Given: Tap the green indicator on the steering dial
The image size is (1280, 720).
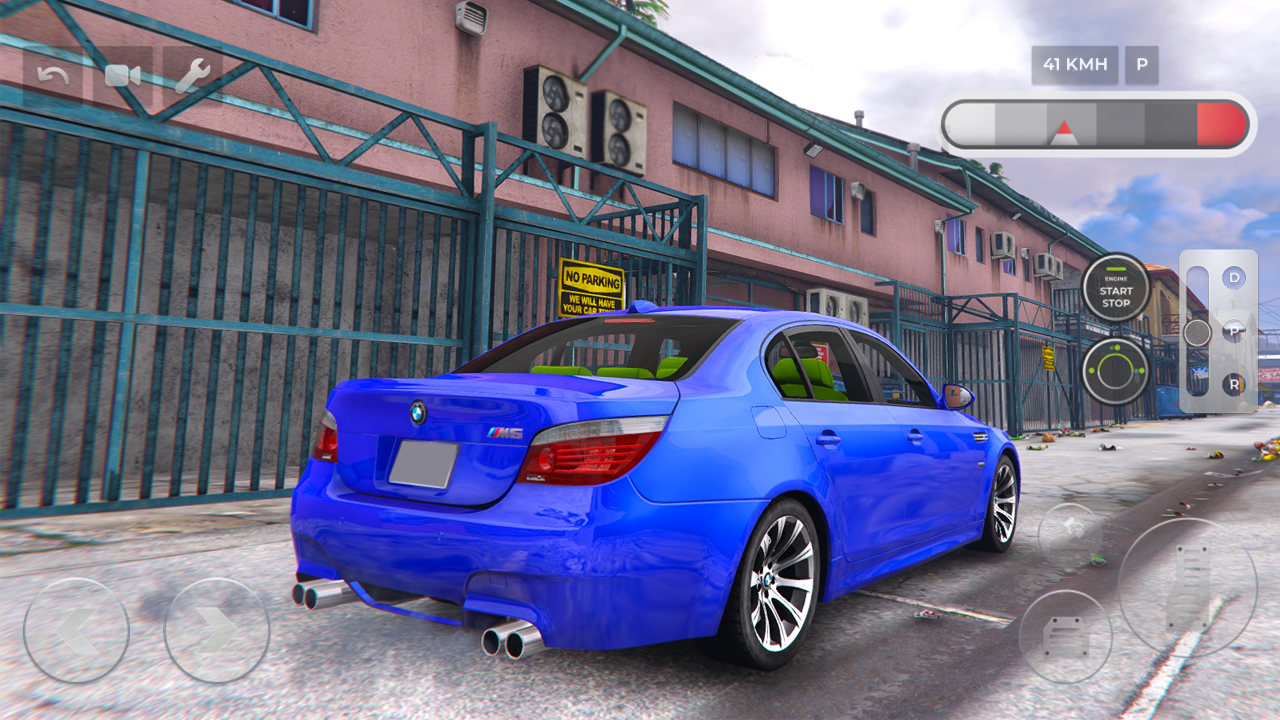Looking at the screenshot, I should [x=1118, y=346].
